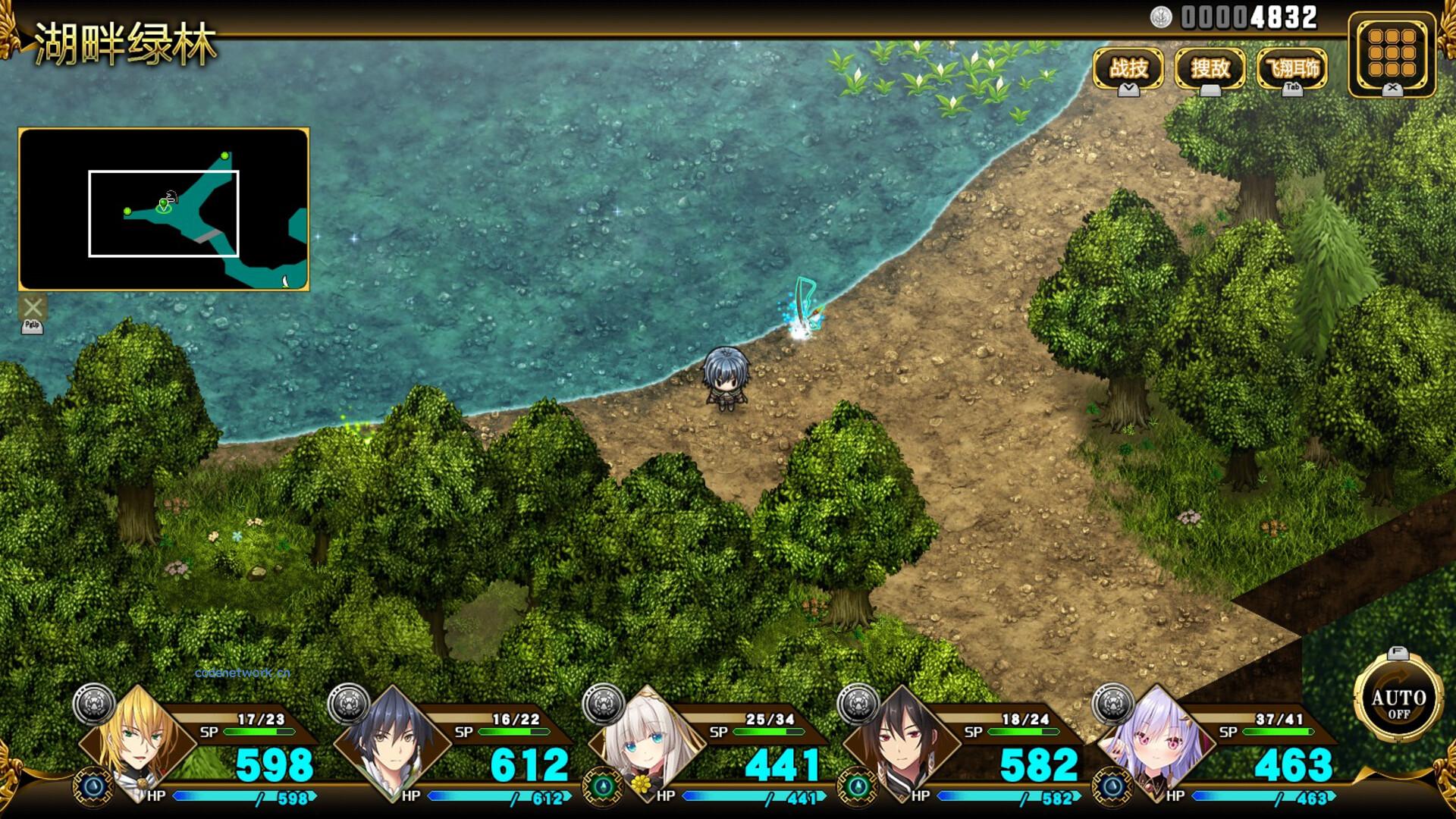Open the 战技 combat skills button
This screenshot has width=1456, height=819.
[x=1128, y=69]
